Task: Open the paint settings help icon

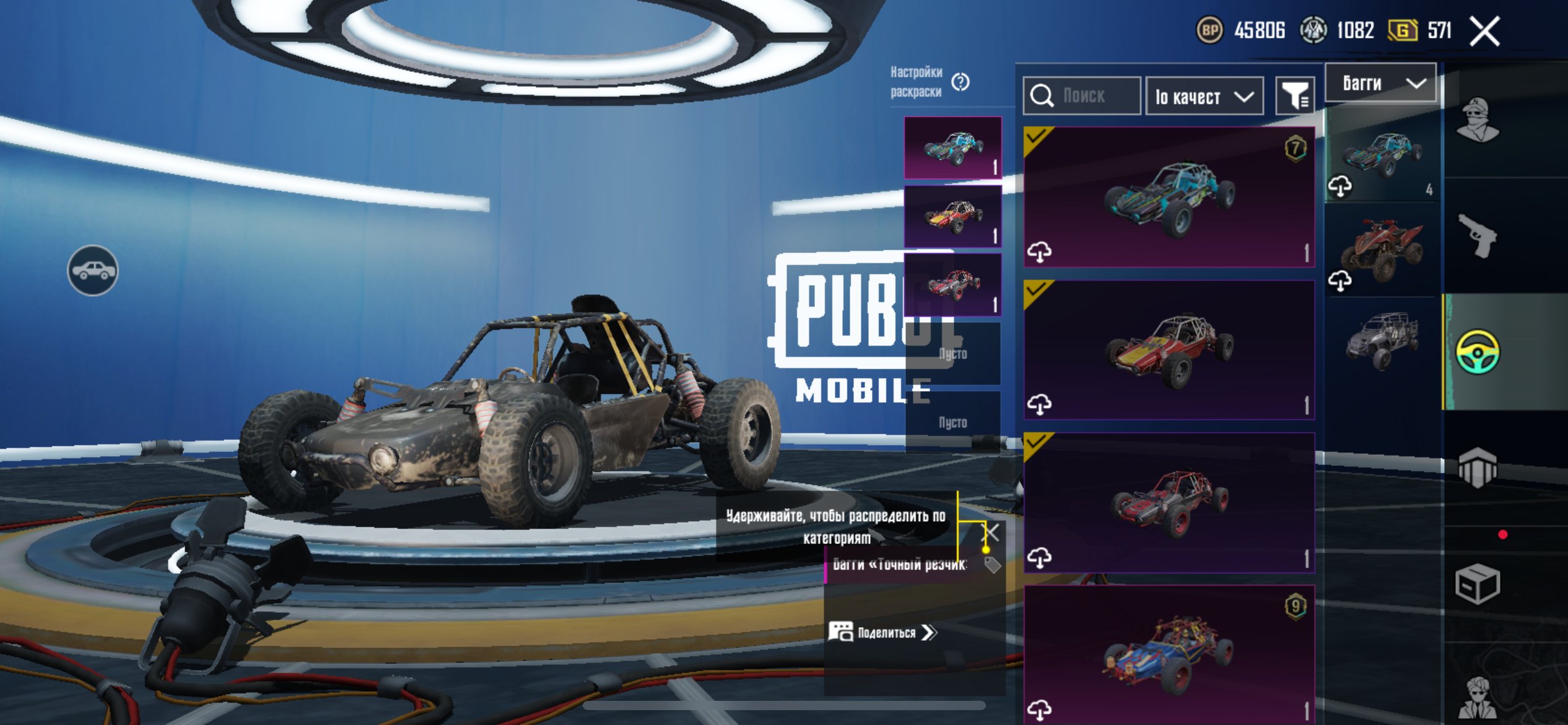Action: (x=960, y=82)
